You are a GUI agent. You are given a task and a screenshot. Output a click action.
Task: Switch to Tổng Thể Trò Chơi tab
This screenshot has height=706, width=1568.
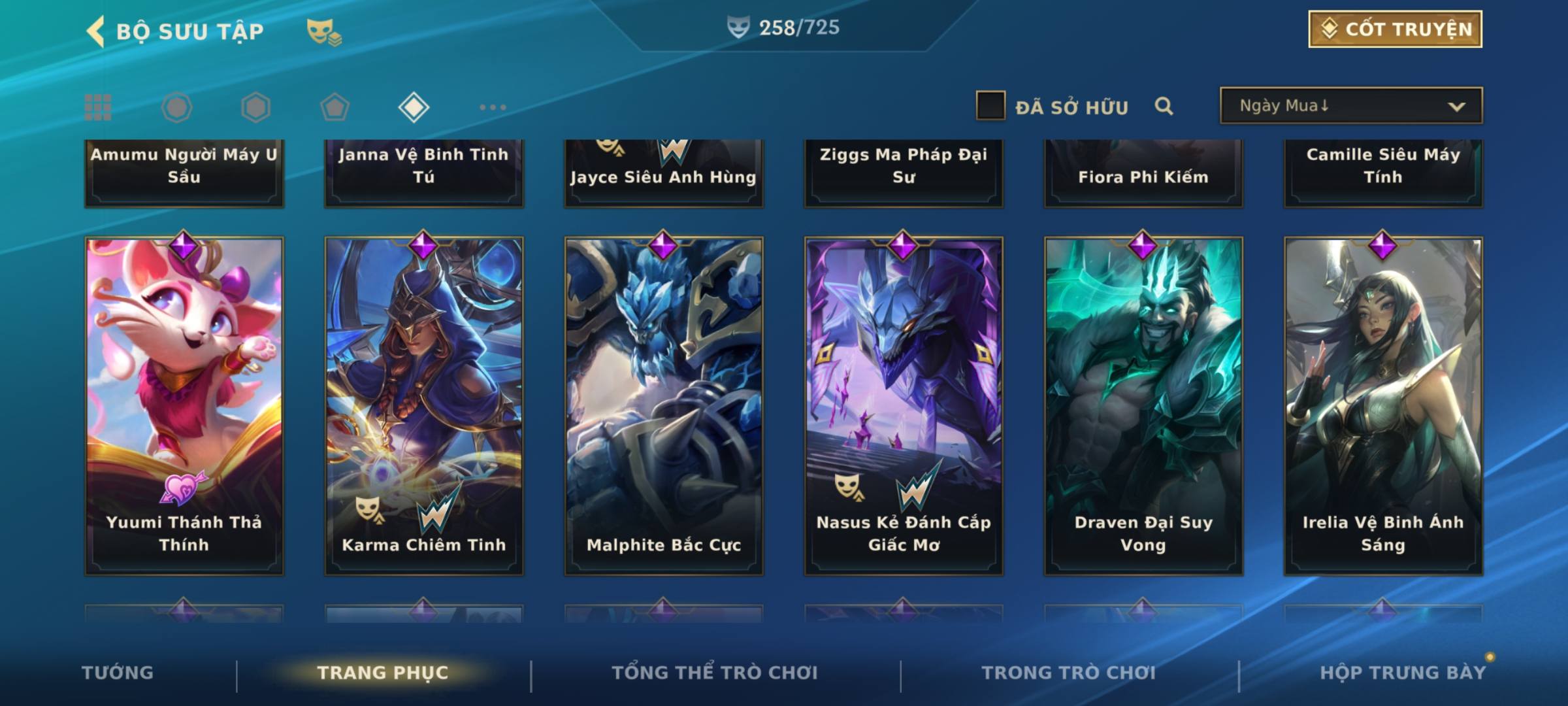coord(715,673)
